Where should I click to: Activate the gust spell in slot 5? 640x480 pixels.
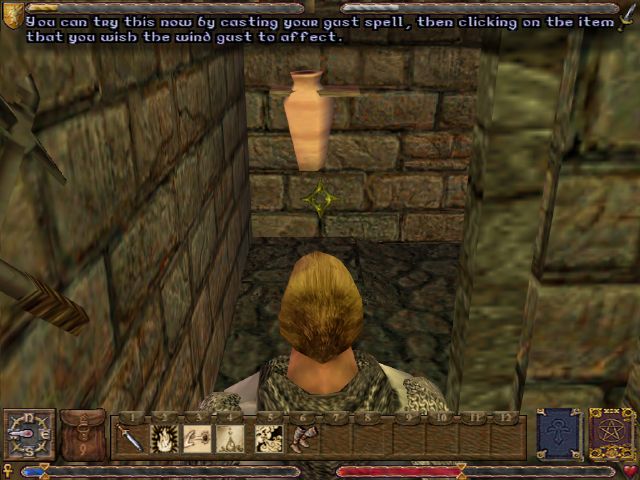coord(267,438)
